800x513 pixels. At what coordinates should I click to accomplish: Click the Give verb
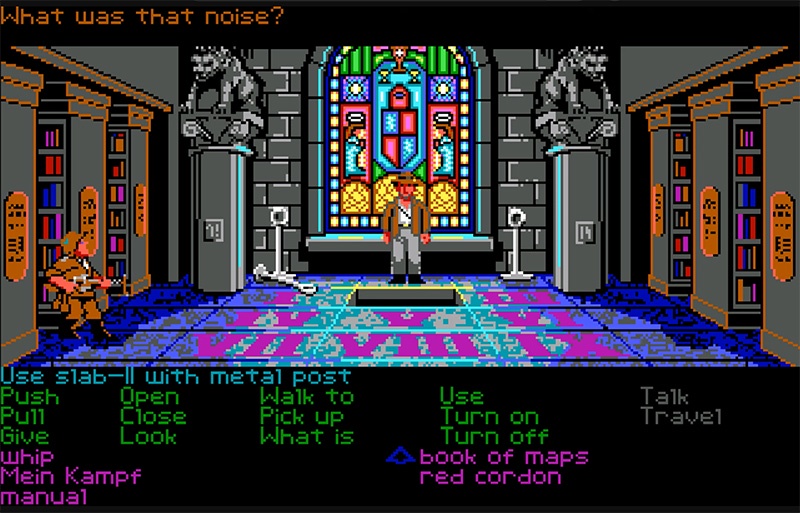click(x=24, y=437)
